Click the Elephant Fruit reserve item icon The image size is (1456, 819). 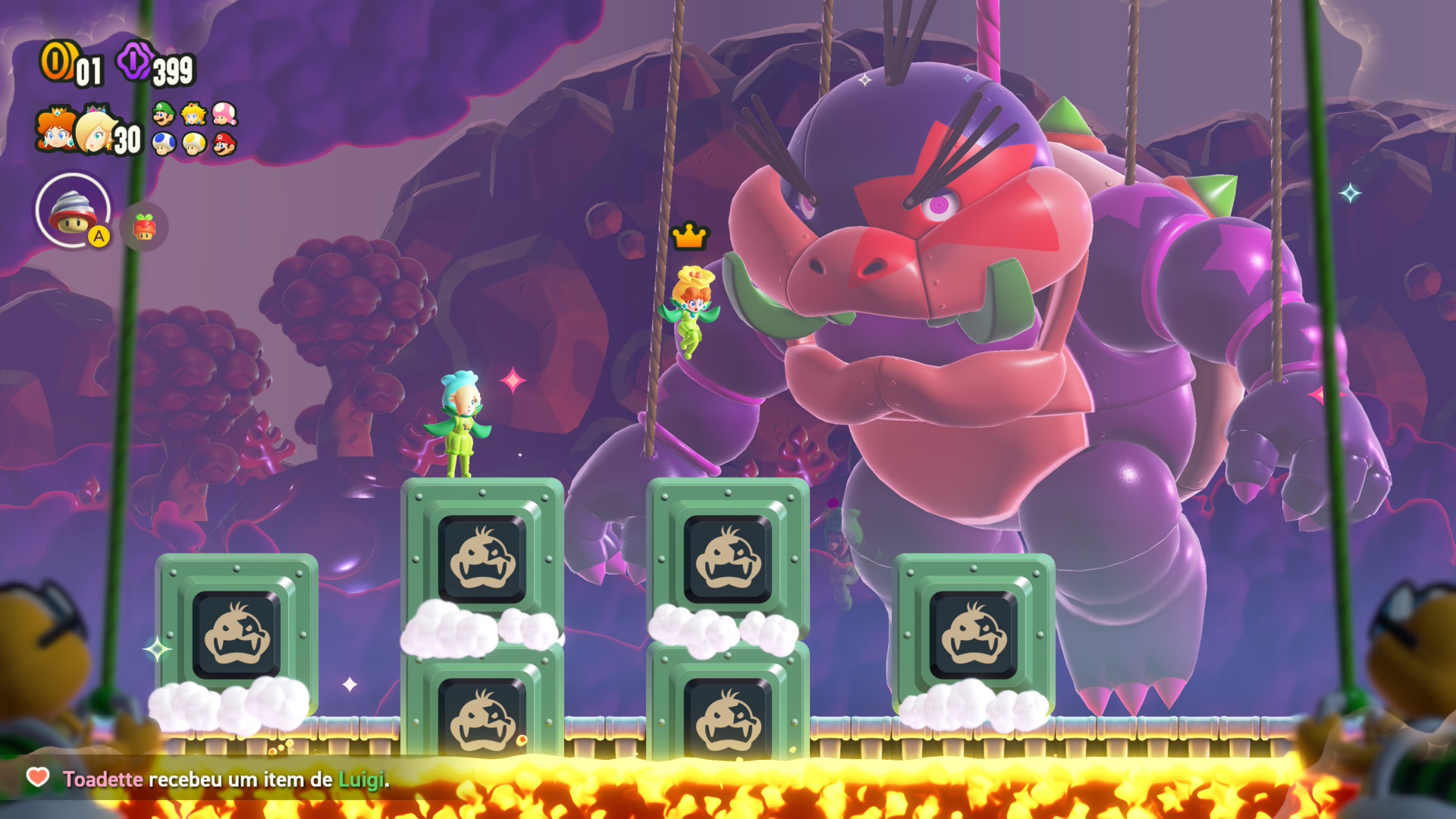144,227
